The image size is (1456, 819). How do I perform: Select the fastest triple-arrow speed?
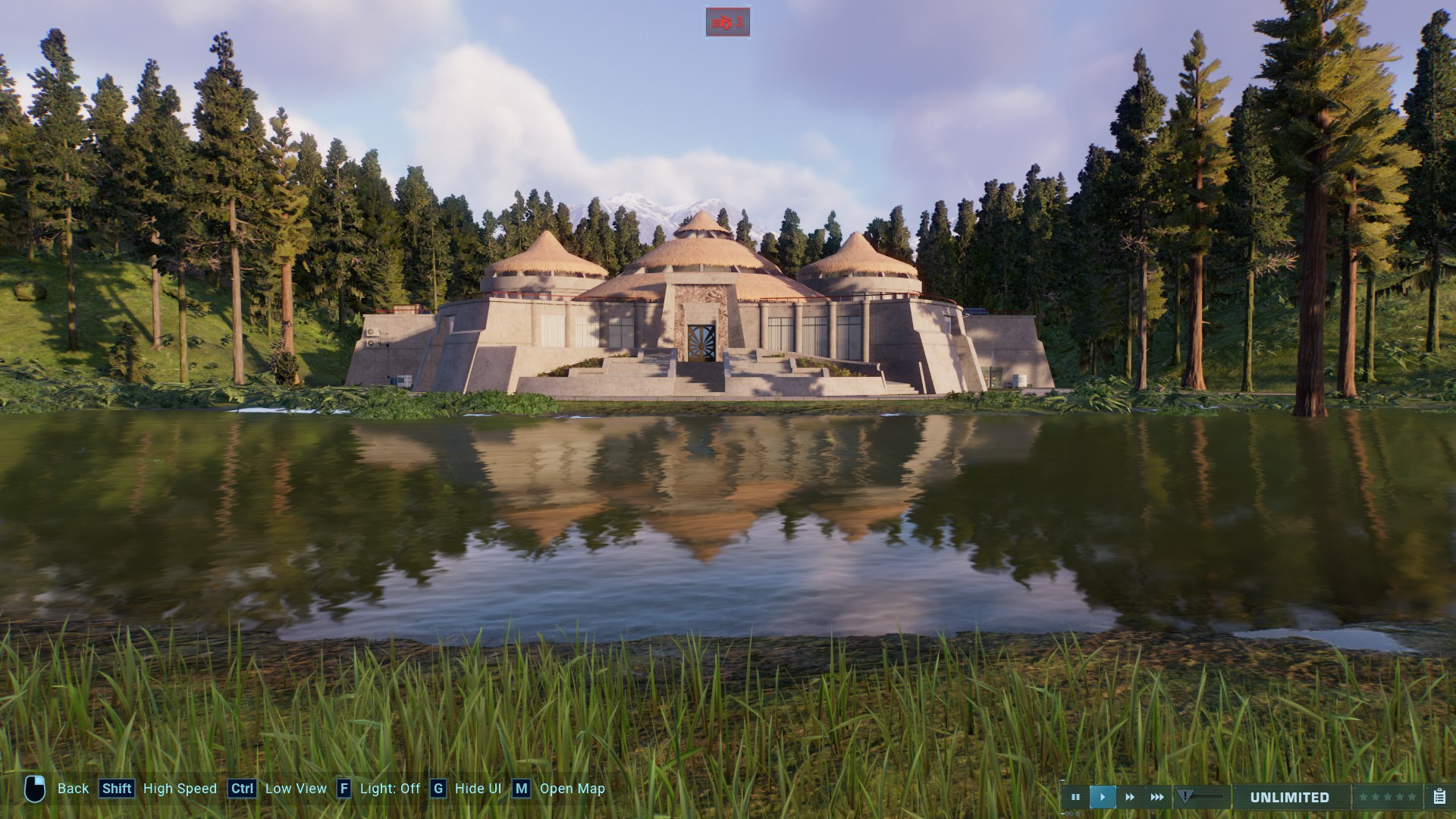(1157, 797)
